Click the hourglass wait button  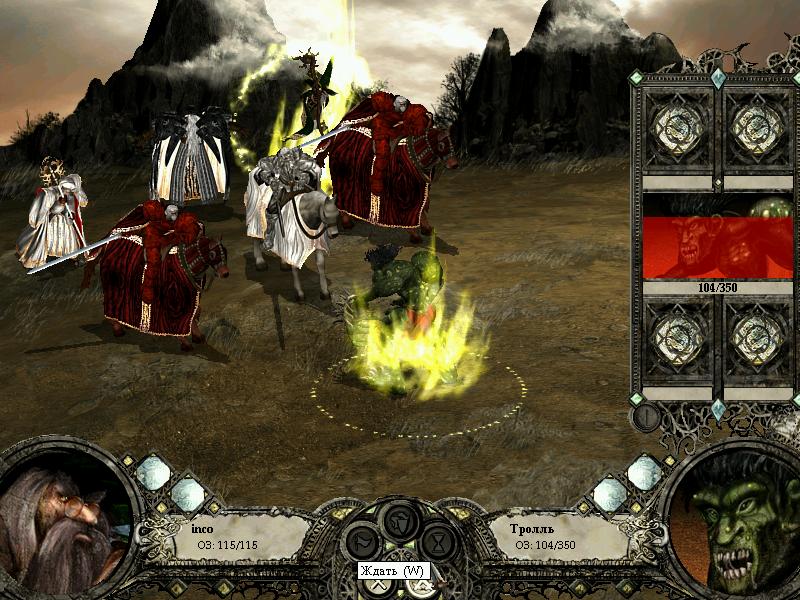click(x=437, y=543)
